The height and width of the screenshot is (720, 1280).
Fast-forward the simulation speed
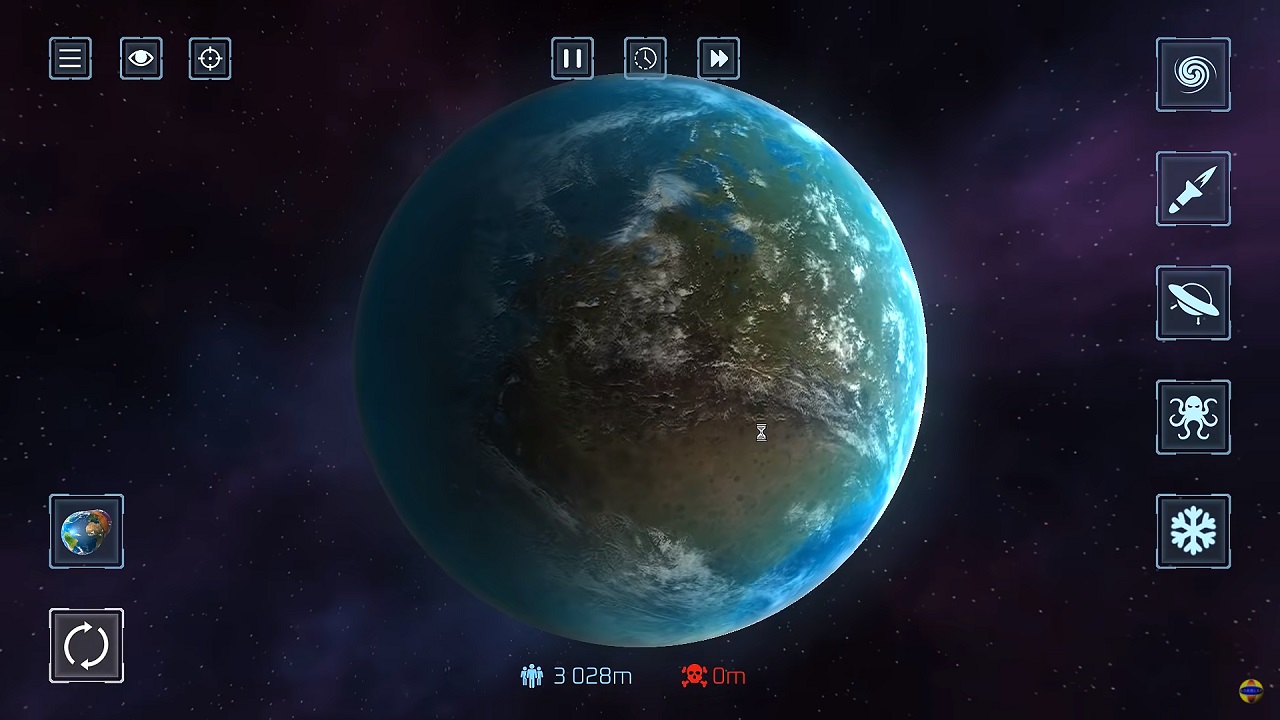[x=718, y=59]
